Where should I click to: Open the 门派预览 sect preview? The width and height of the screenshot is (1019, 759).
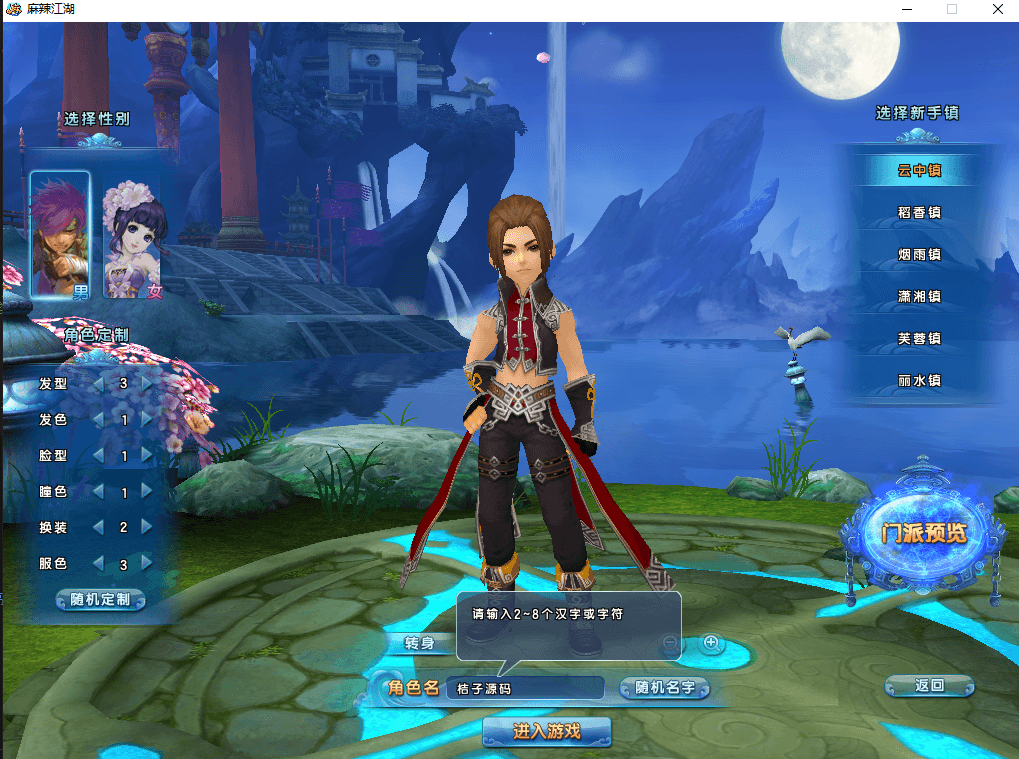[x=924, y=534]
